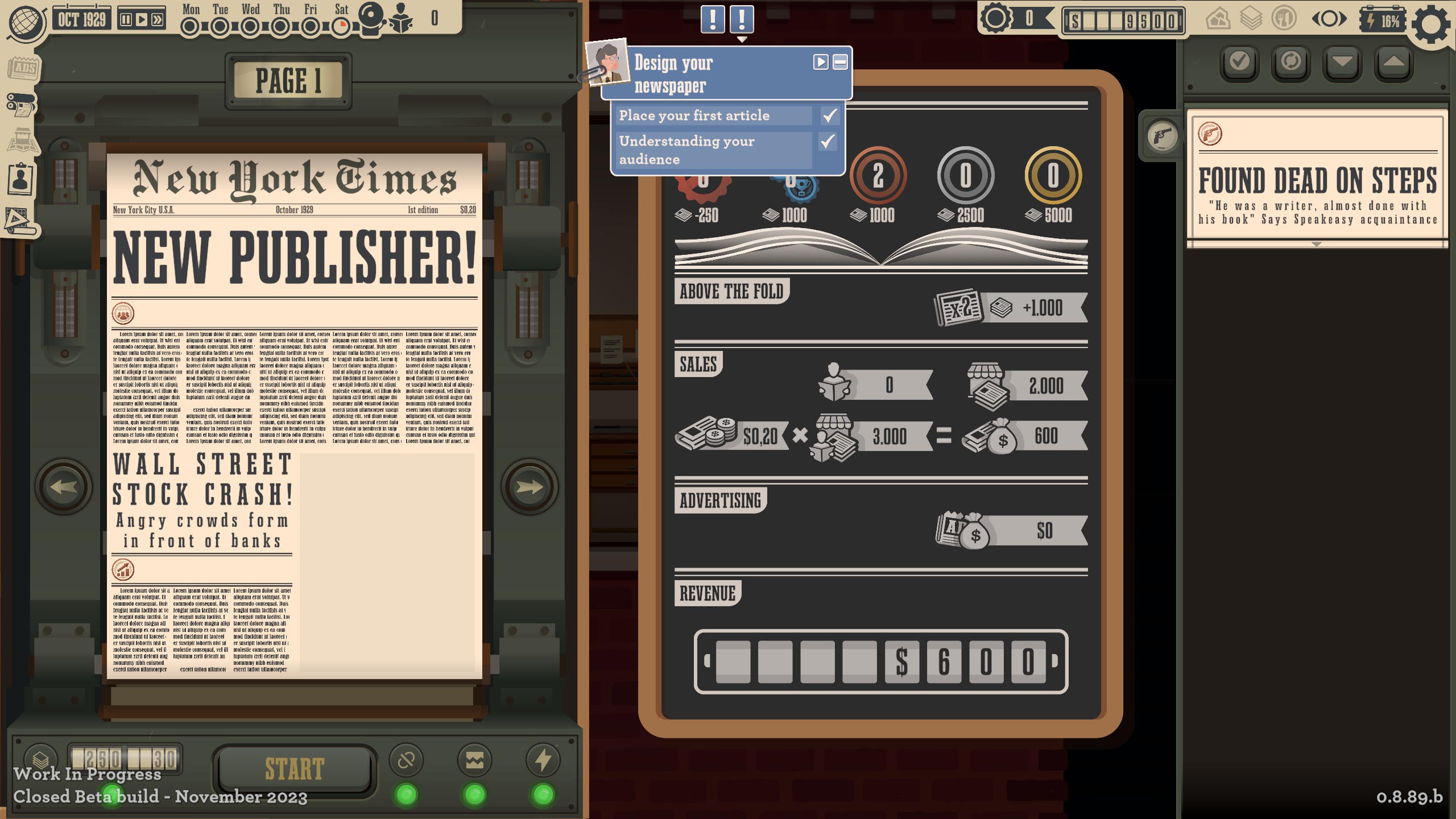
Task: Activate the fast-forward time button
Action: coord(158,20)
